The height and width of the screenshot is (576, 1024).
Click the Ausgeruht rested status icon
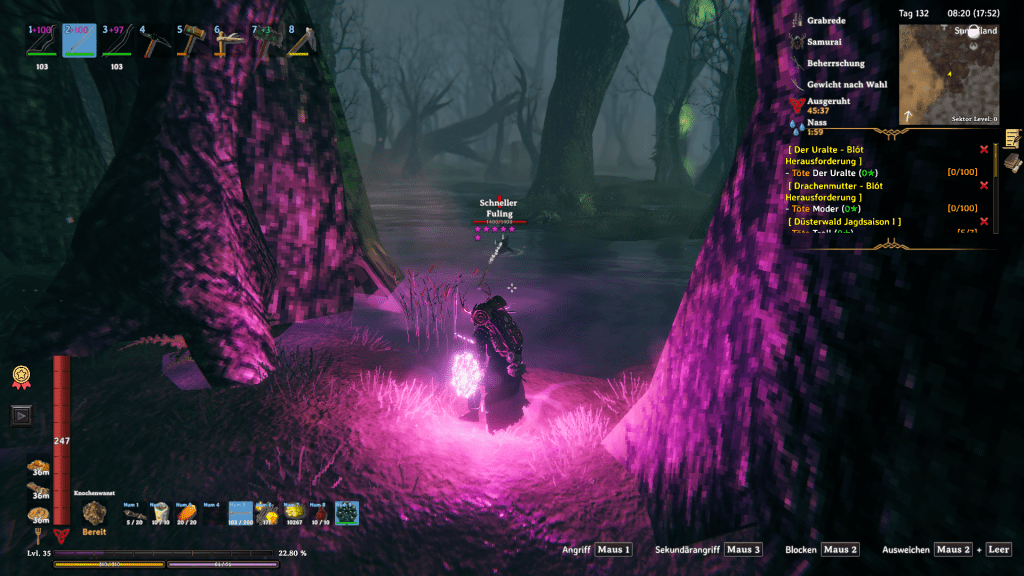coord(797,104)
